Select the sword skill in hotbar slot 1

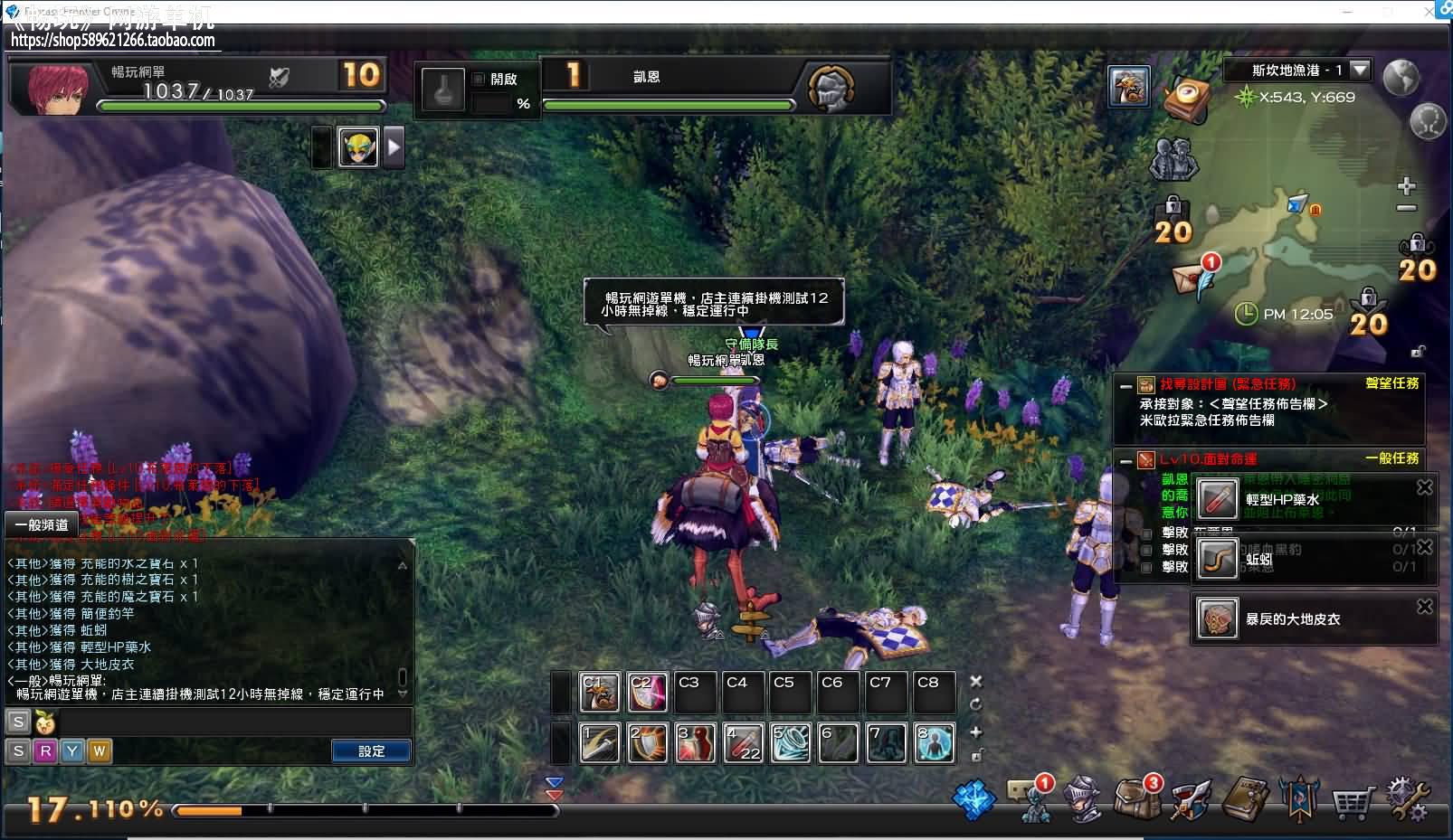click(x=599, y=742)
